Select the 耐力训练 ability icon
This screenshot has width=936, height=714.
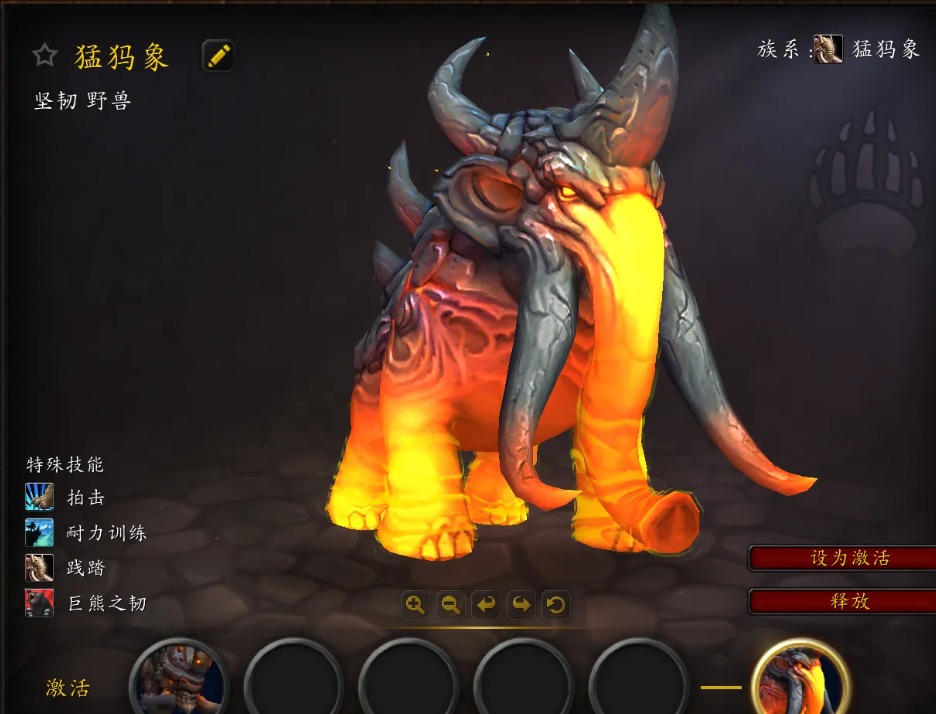coord(40,532)
